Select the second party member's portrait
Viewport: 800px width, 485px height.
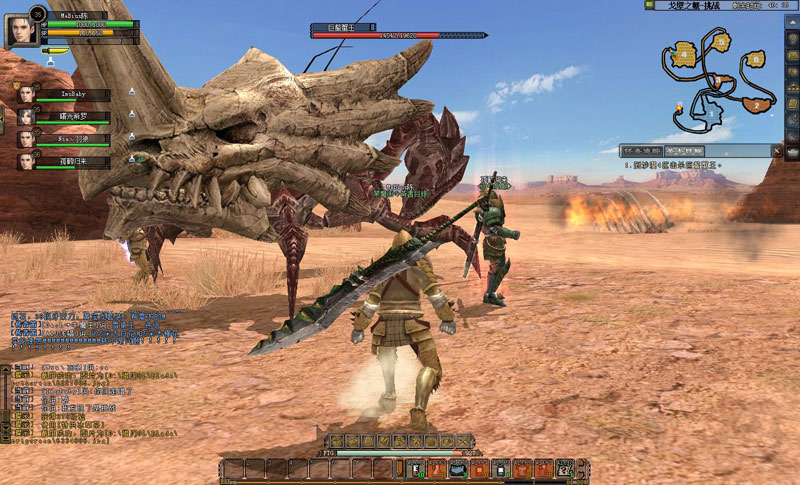tap(25, 116)
